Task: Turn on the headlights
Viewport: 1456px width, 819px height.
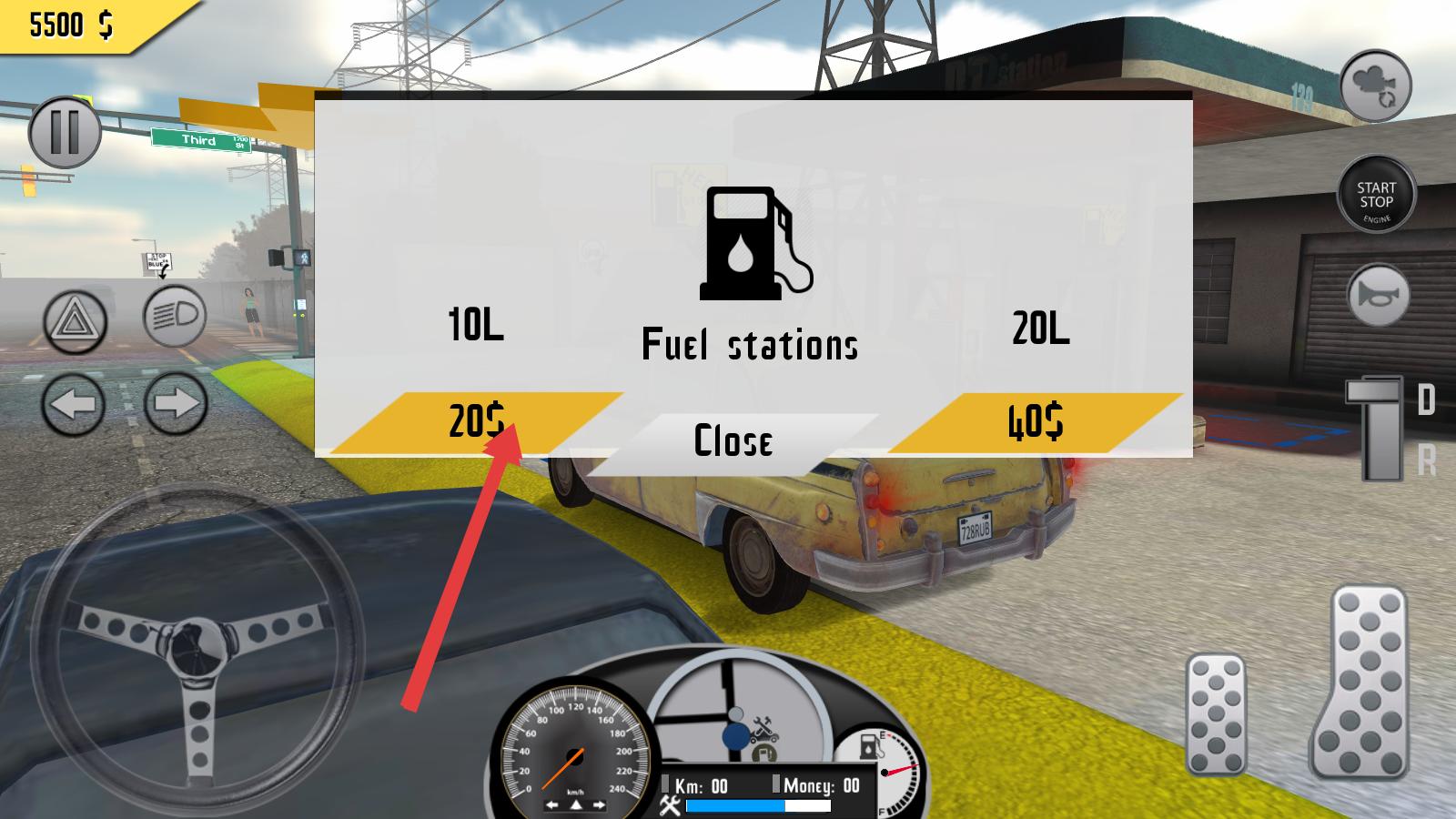Action: (x=175, y=317)
